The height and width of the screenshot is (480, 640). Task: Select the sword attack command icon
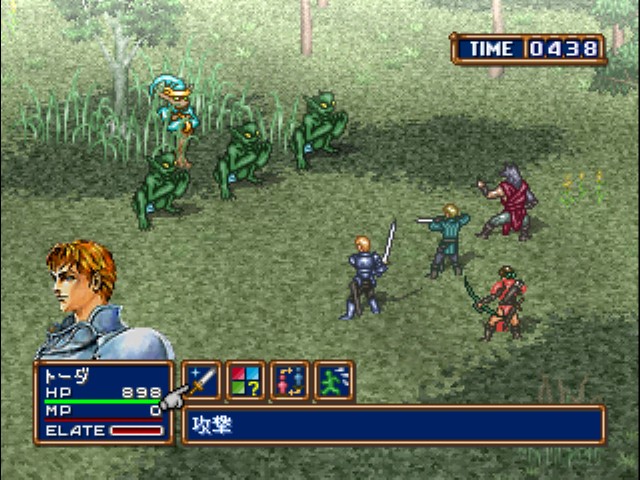point(201,381)
